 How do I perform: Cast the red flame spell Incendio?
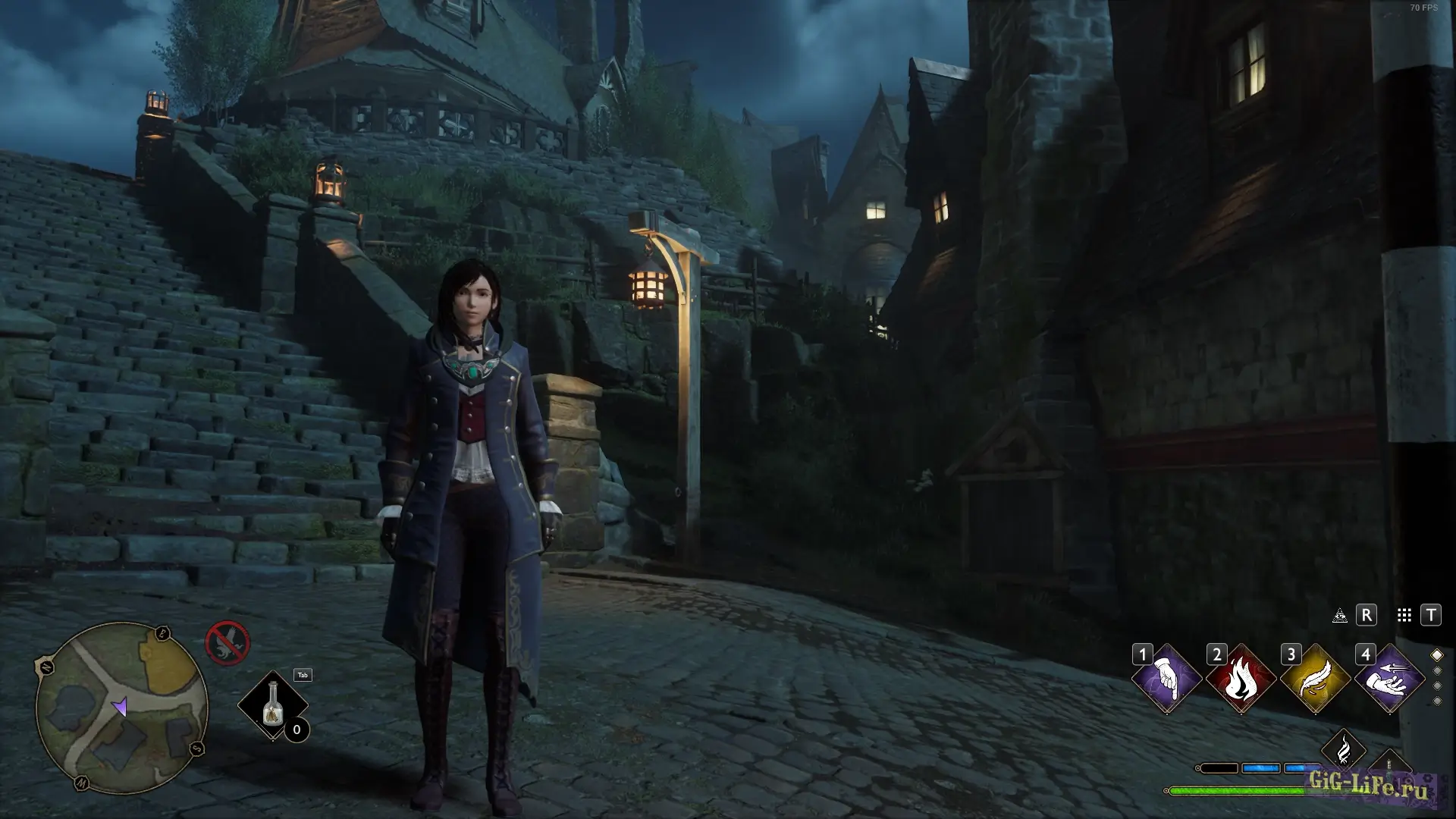click(1241, 679)
